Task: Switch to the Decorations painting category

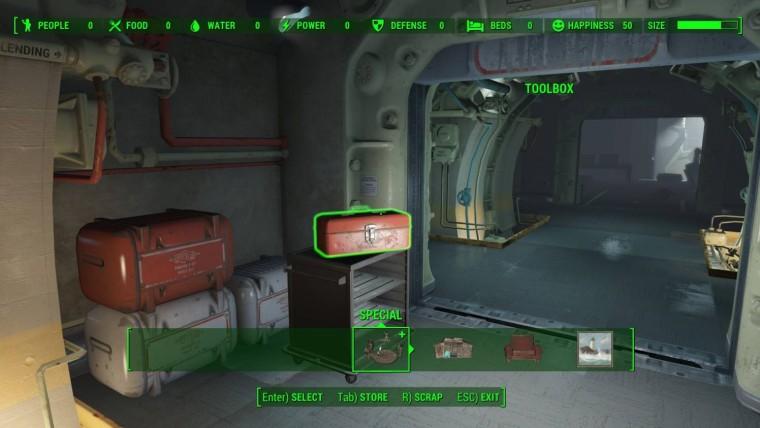Action: [594, 349]
